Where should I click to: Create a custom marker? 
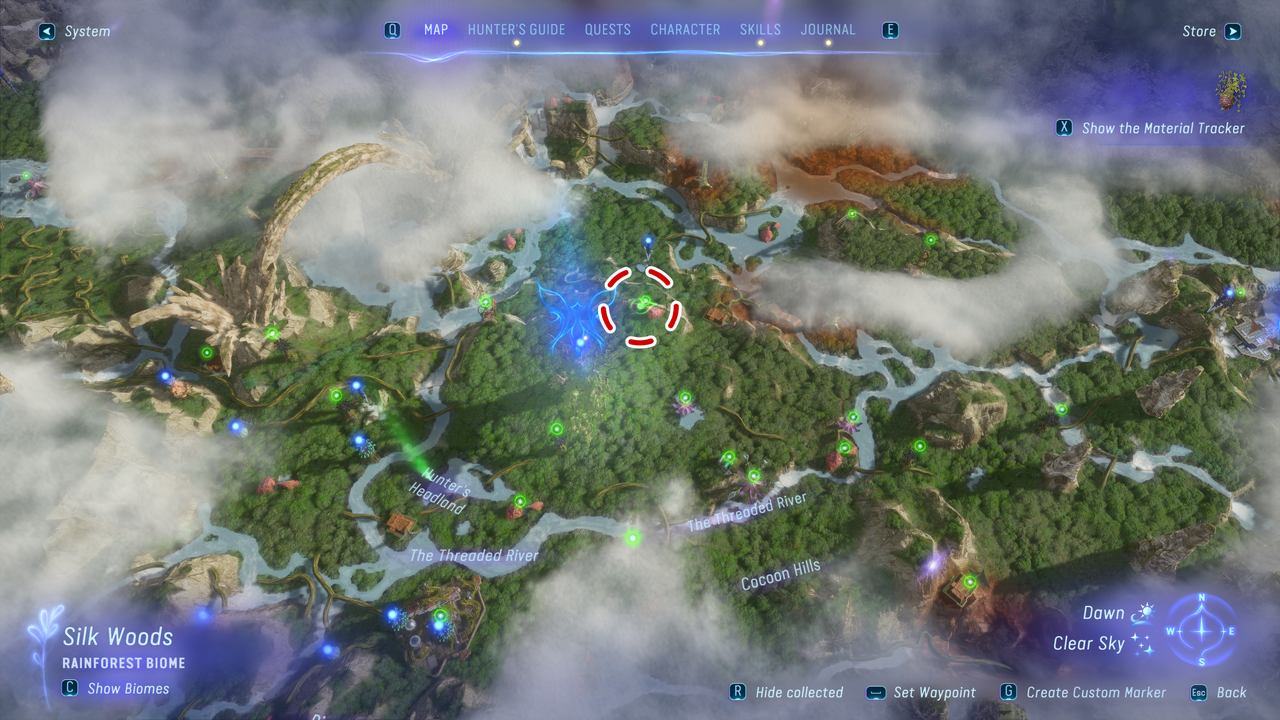(x=1084, y=692)
